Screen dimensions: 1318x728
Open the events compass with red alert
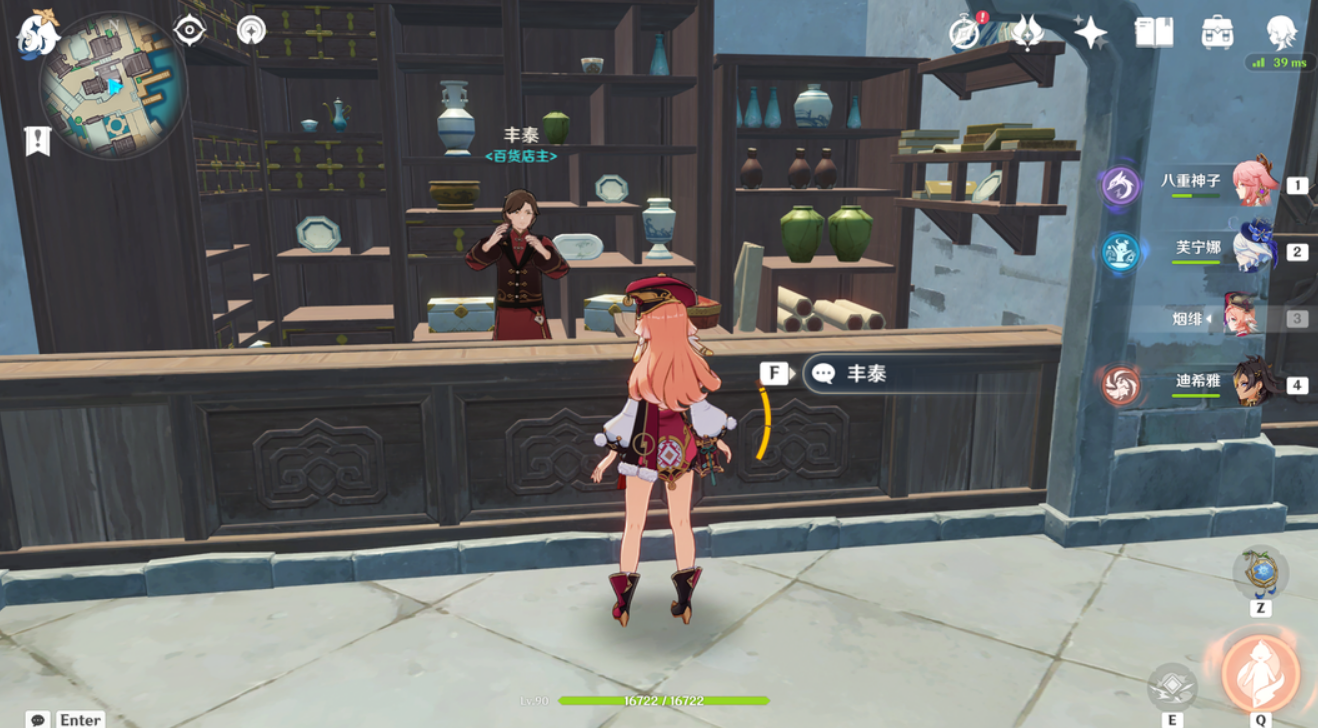[965, 32]
